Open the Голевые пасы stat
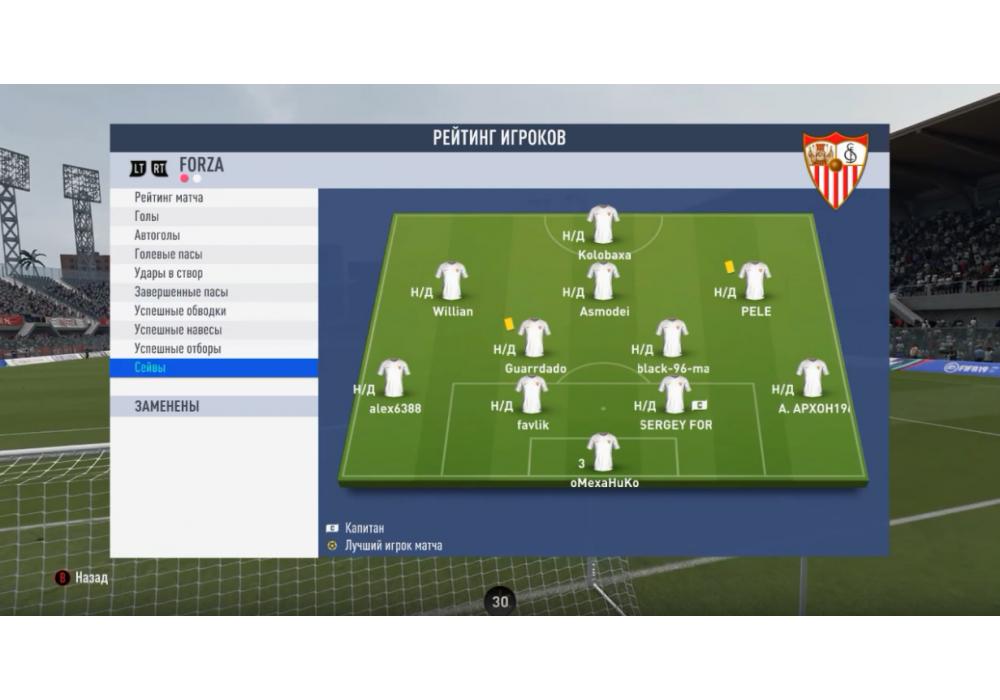1000x700 pixels. pos(168,255)
